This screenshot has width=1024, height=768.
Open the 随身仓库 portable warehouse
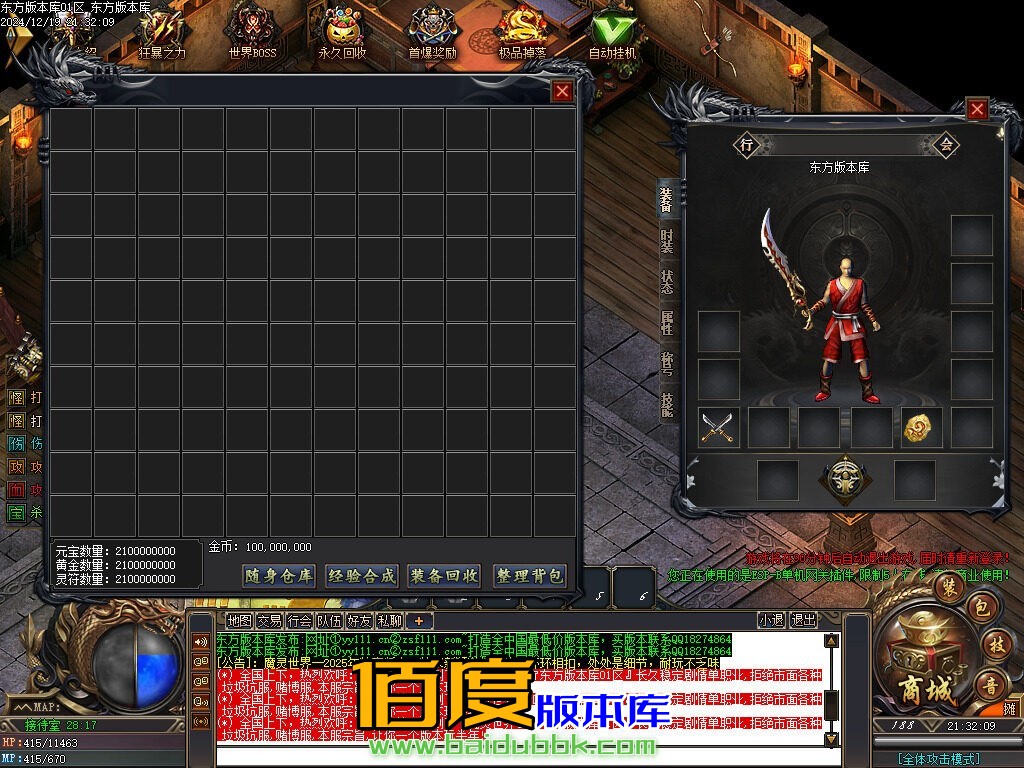tap(279, 576)
